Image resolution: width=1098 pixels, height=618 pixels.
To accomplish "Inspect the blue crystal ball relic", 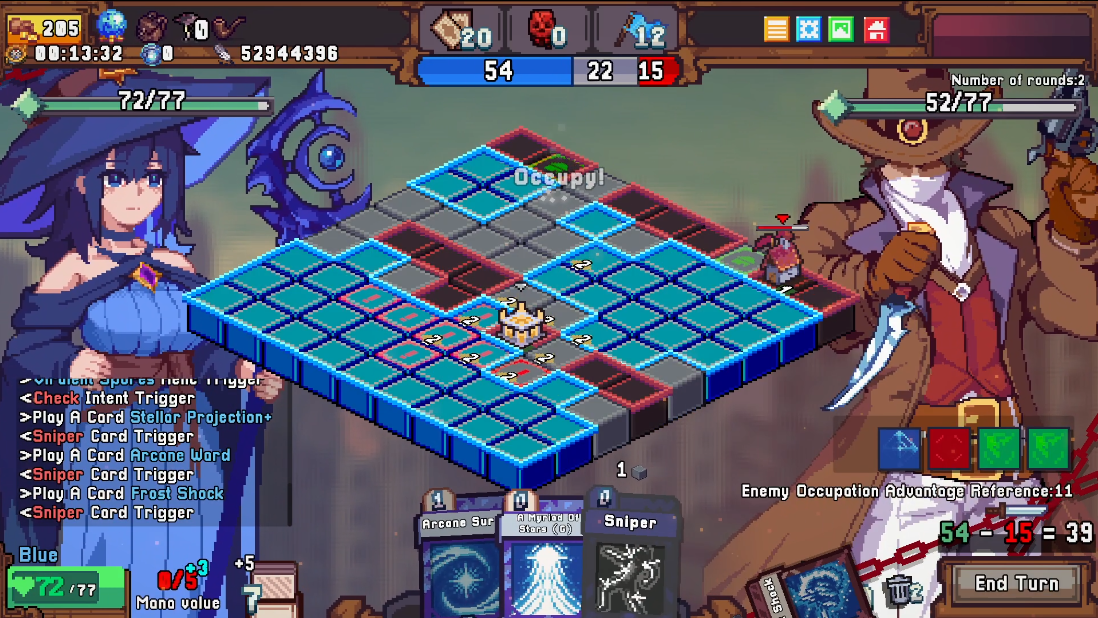I will coord(112,25).
